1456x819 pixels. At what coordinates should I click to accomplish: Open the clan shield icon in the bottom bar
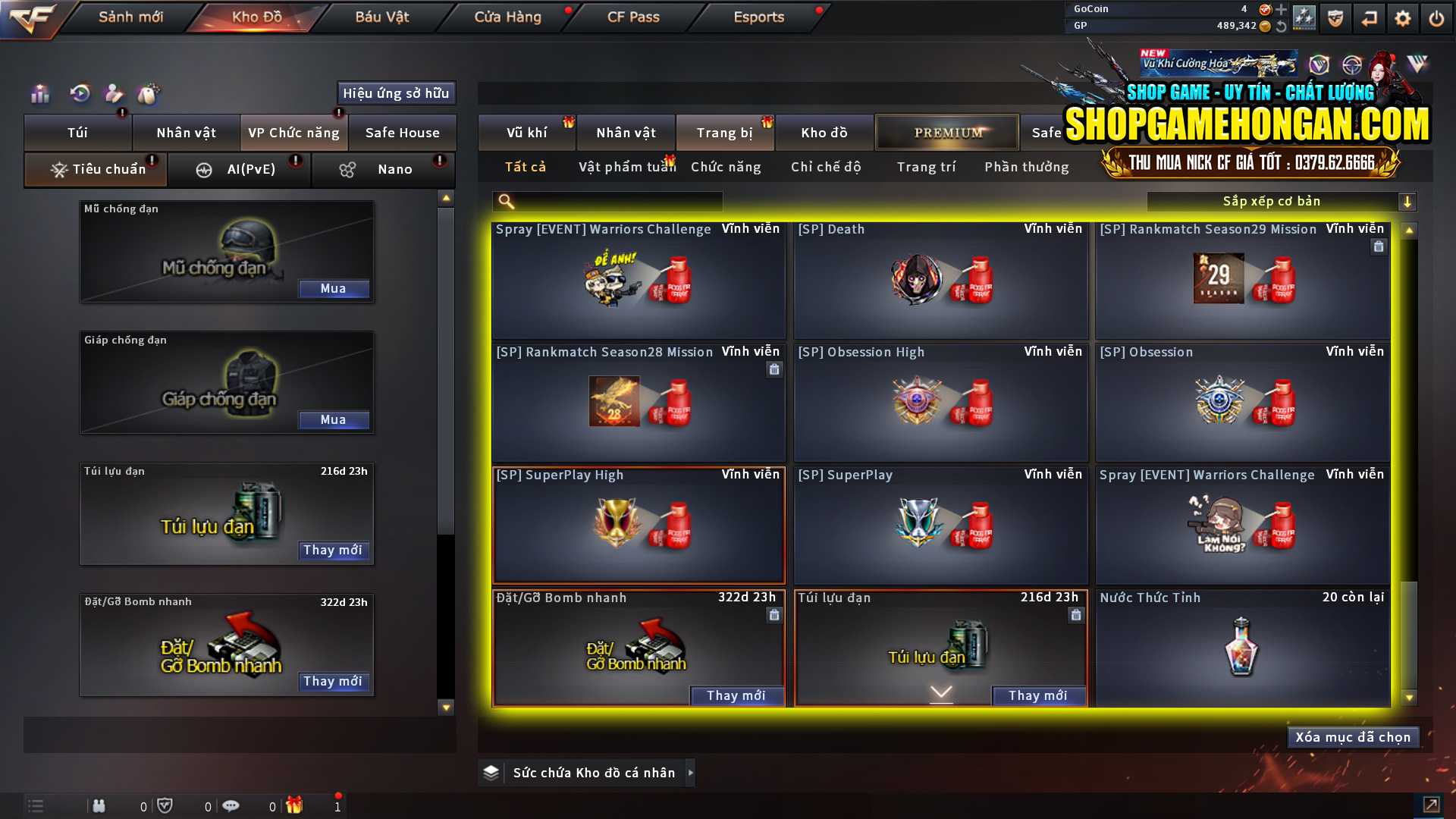(x=165, y=805)
